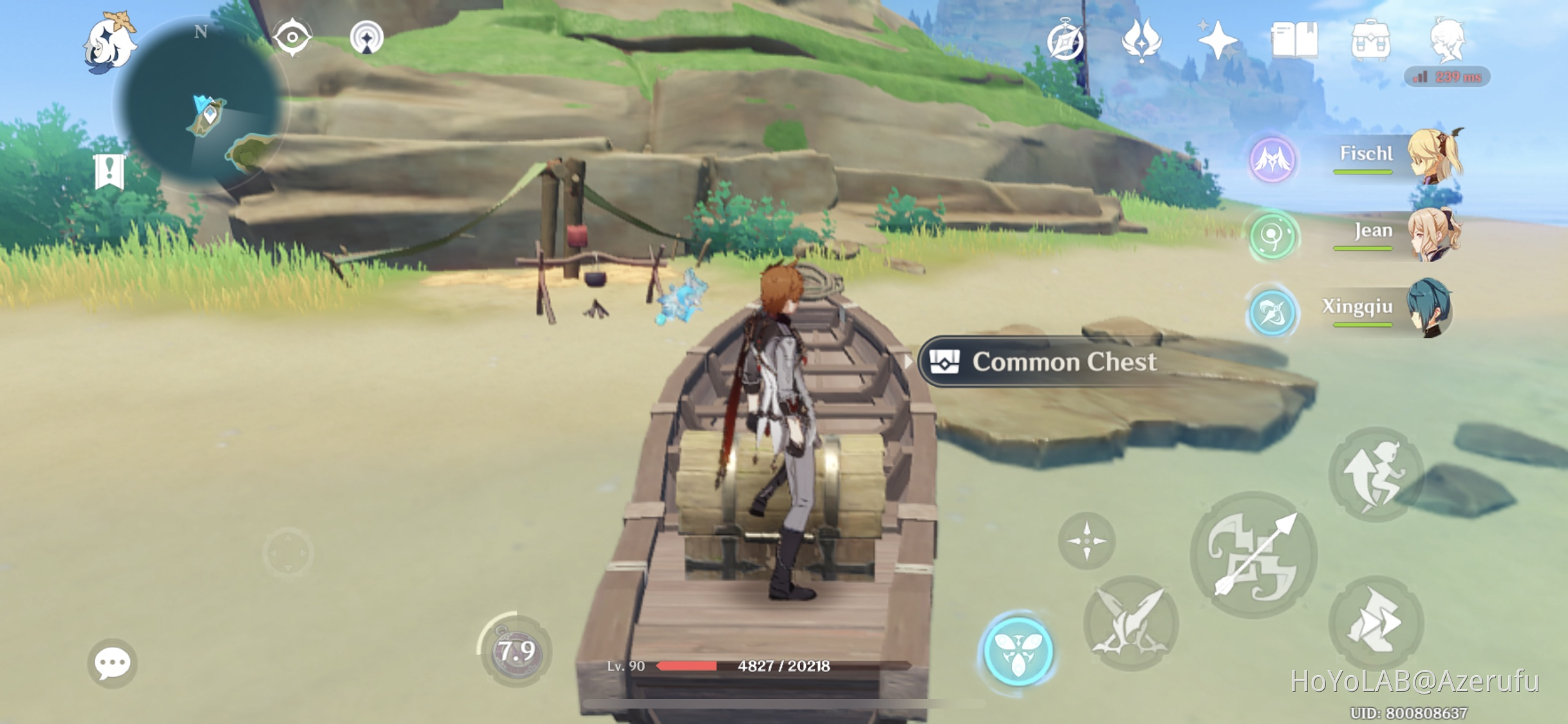Toggle Elemental Sight on
1568x724 pixels.
293,37
